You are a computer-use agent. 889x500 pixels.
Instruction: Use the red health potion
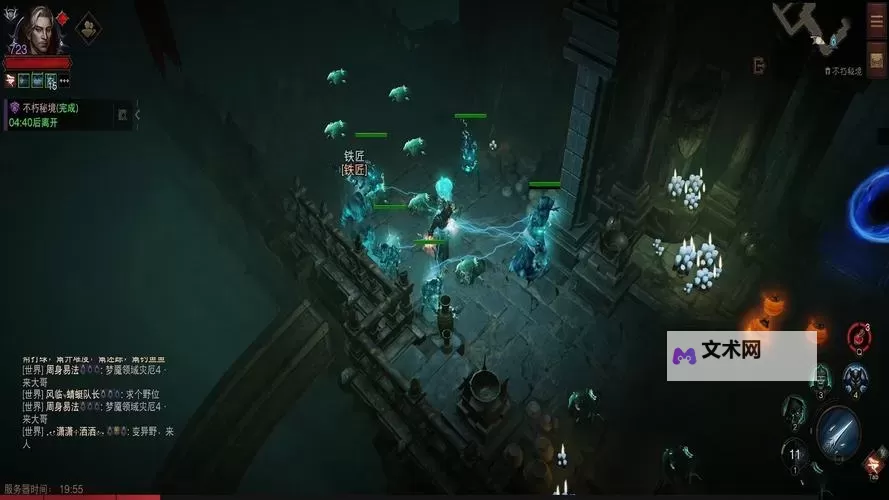point(859,335)
